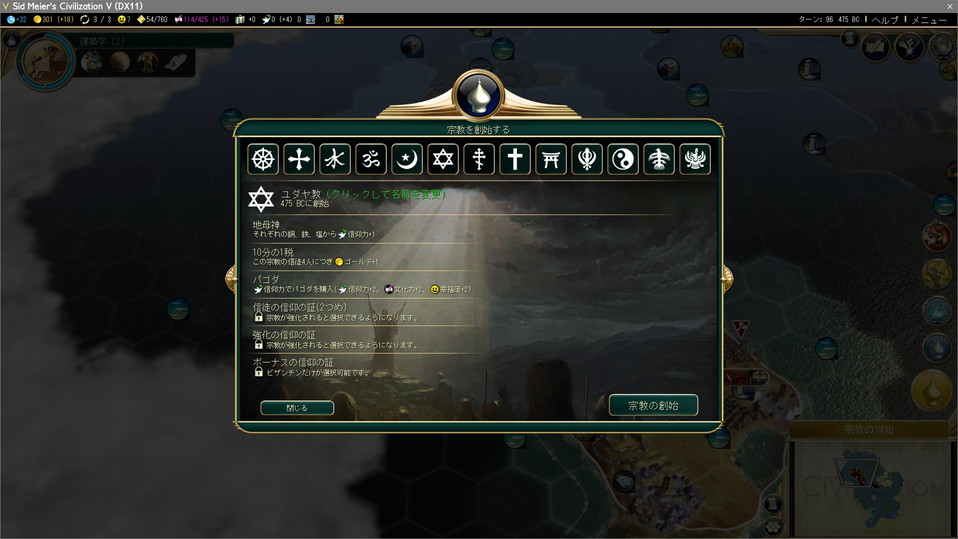The width and height of the screenshot is (958, 539).
Task: Choose the Islam crescent and star icon
Action: point(407,159)
